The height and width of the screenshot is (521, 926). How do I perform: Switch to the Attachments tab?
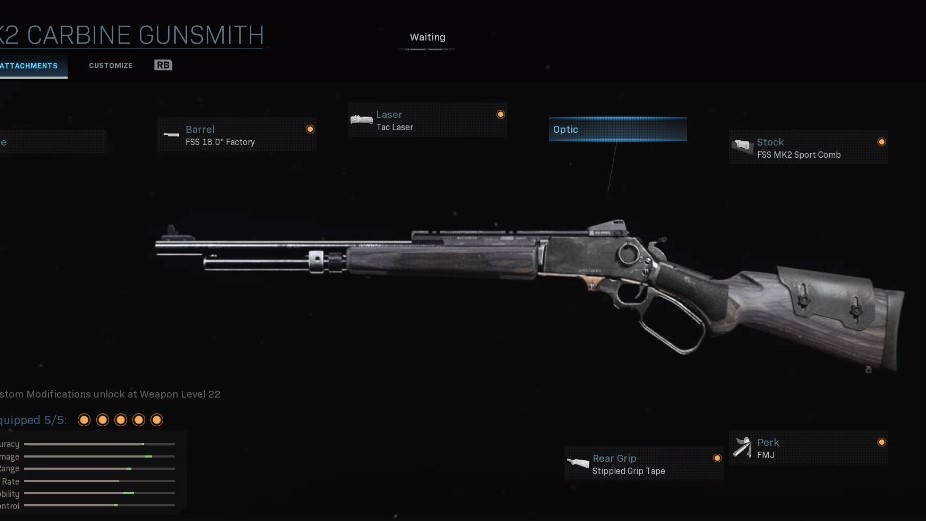click(30, 66)
